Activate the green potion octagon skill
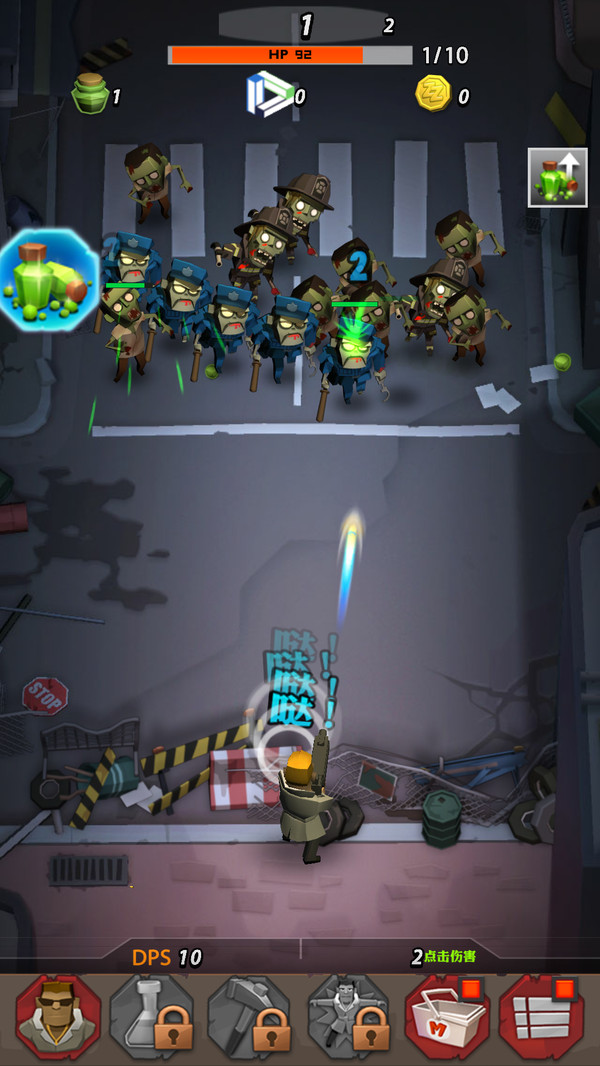 point(48,277)
